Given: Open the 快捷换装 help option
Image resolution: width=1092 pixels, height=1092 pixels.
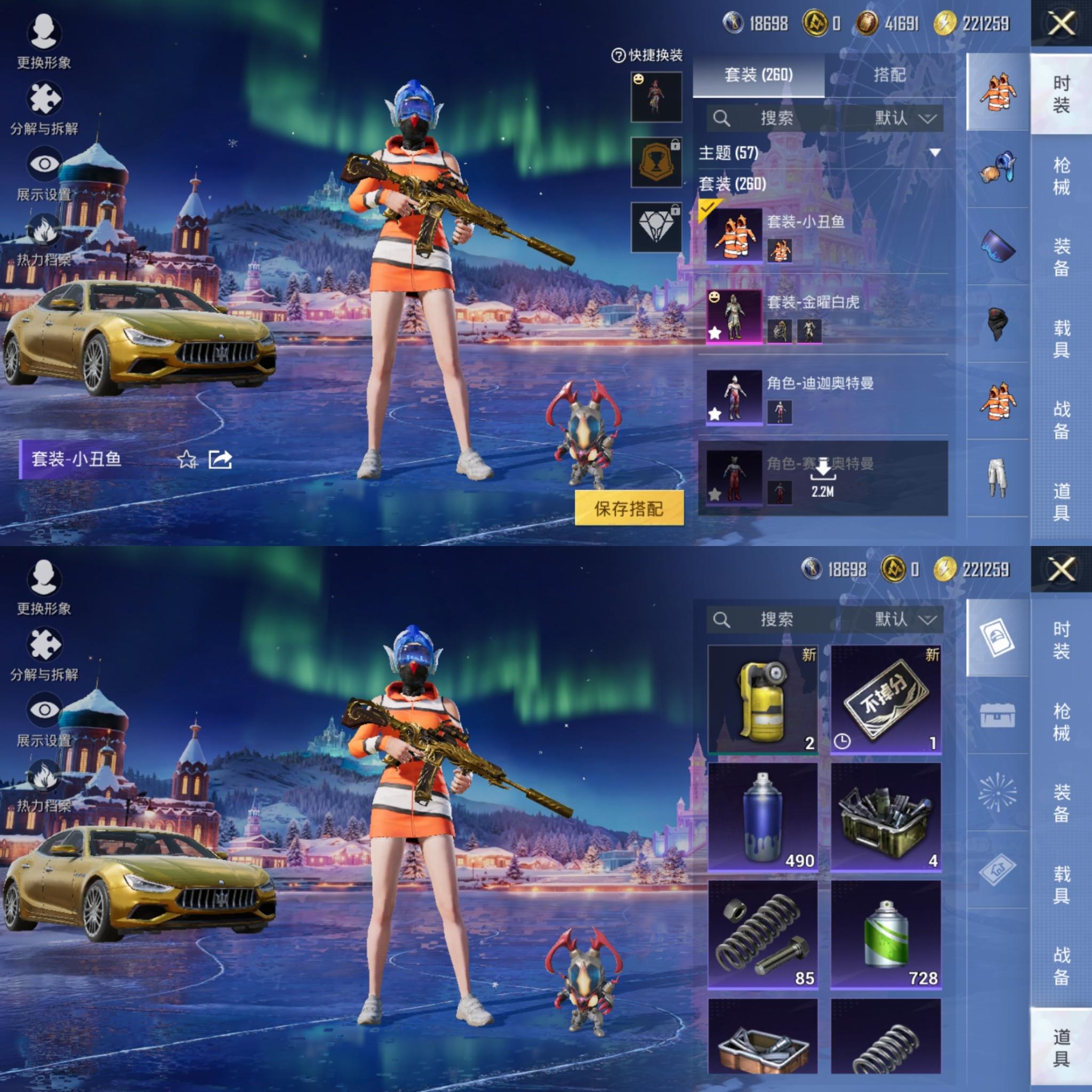Looking at the screenshot, I should tap(647, 55).
